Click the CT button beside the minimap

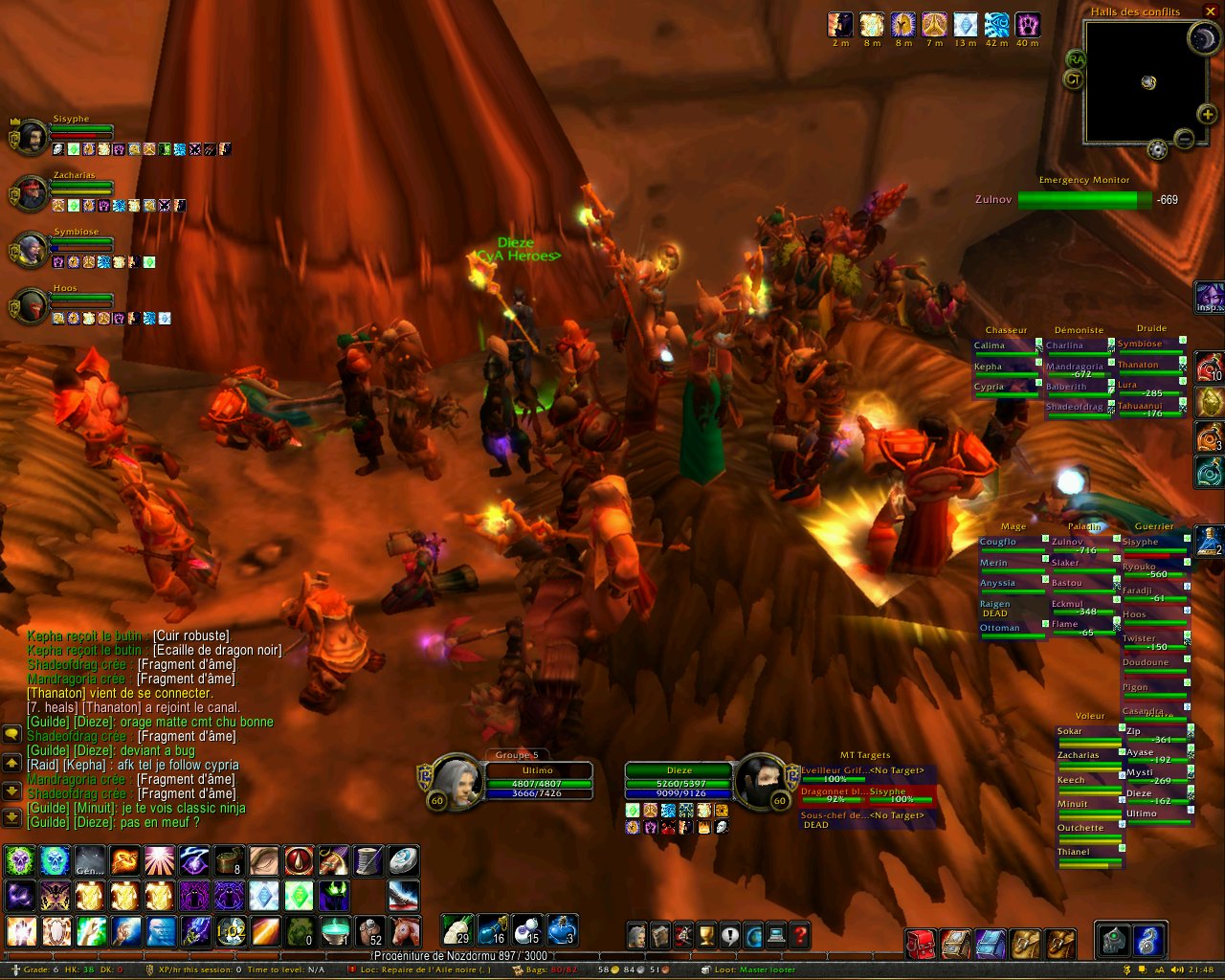pos(1073,79)
